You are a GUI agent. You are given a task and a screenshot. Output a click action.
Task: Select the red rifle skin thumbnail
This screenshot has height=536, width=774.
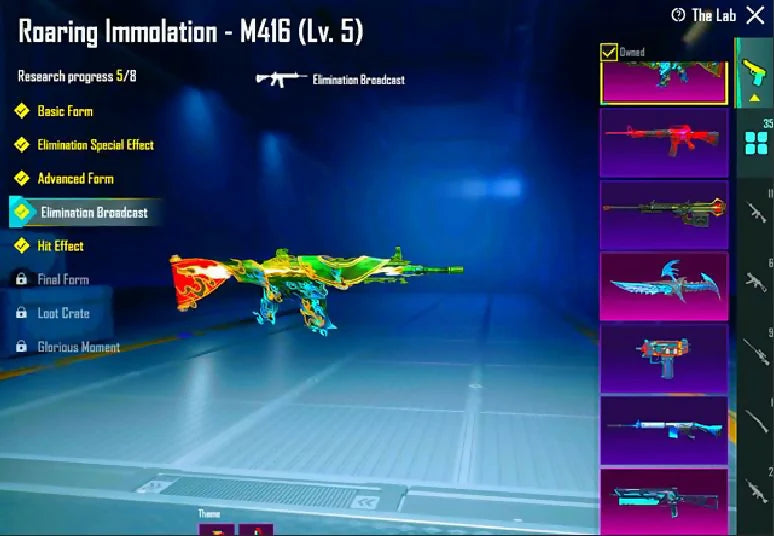click(x=664, y=143)
